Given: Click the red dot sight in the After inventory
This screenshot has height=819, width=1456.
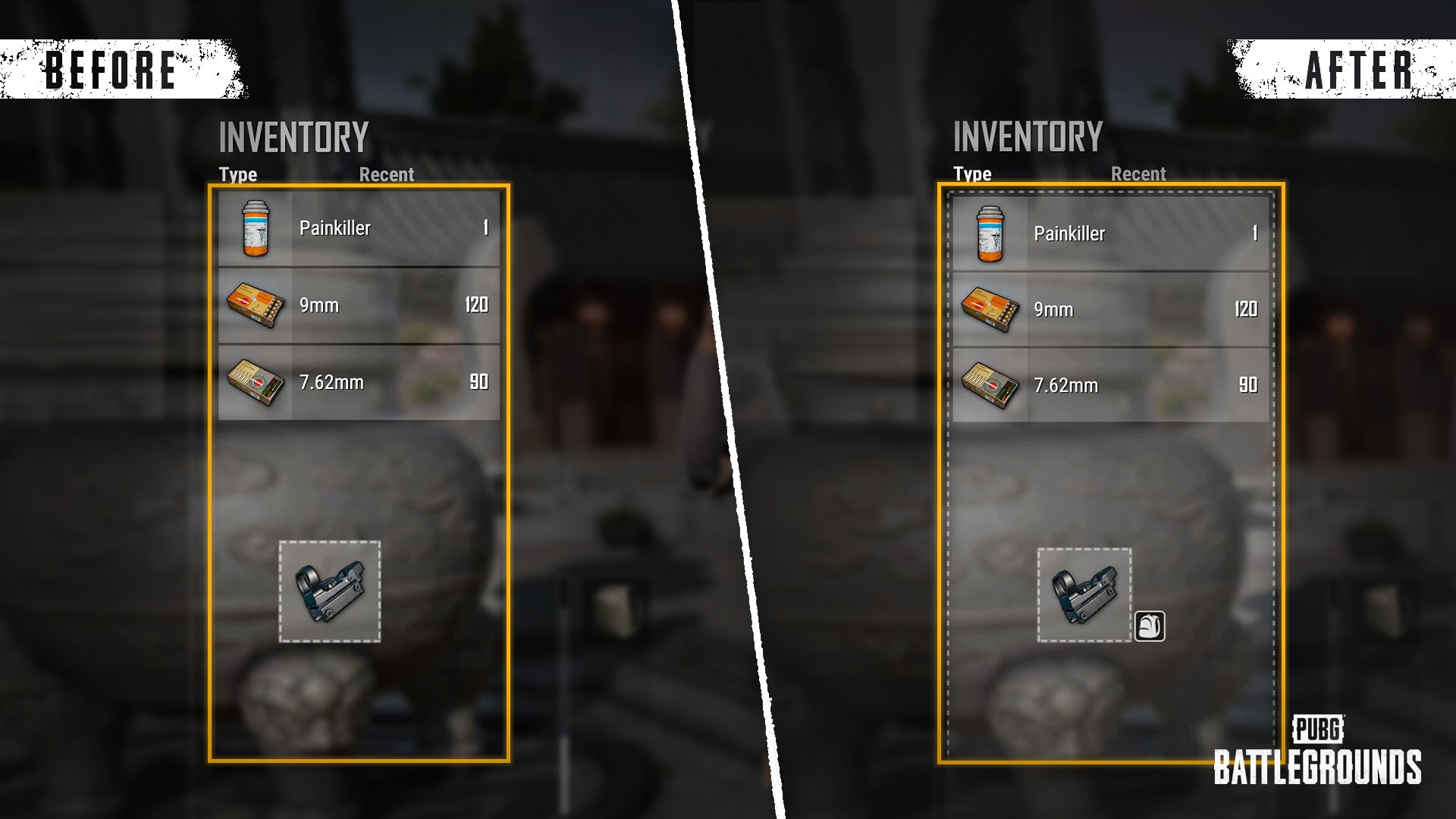Looking at the screenshot, I should point(1084,595).
